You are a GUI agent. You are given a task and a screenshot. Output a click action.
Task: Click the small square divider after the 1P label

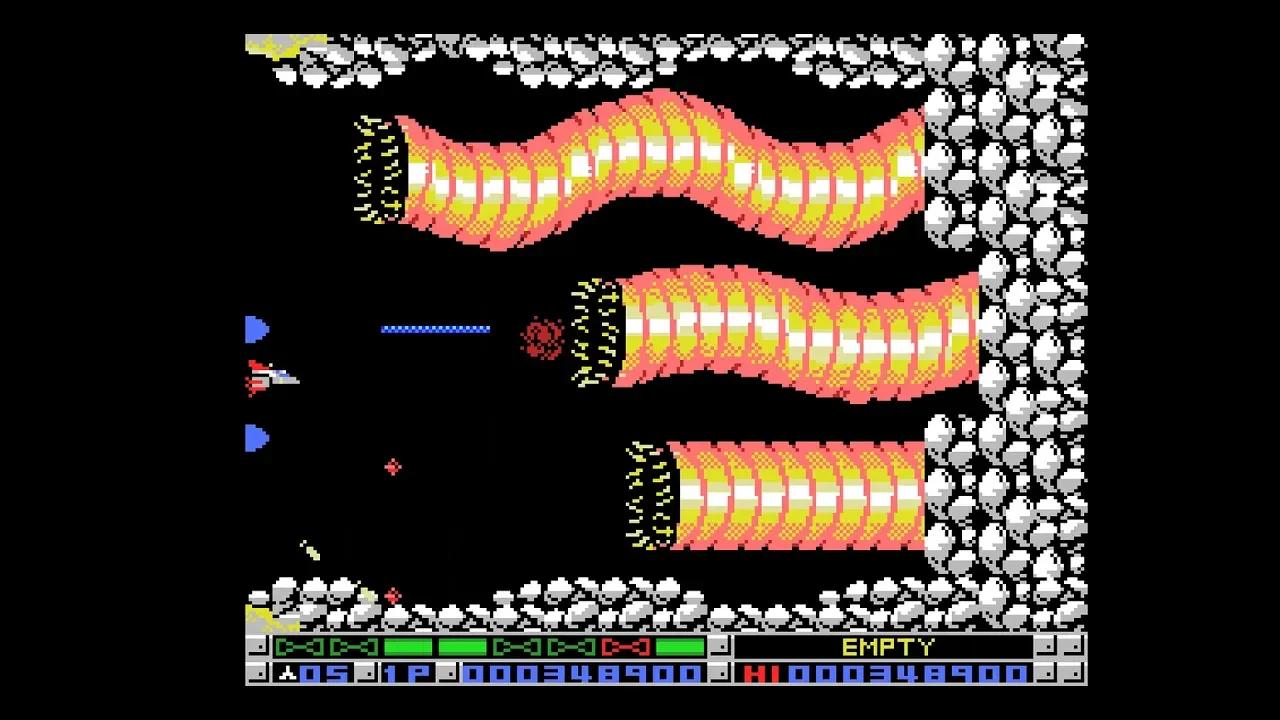449,673
